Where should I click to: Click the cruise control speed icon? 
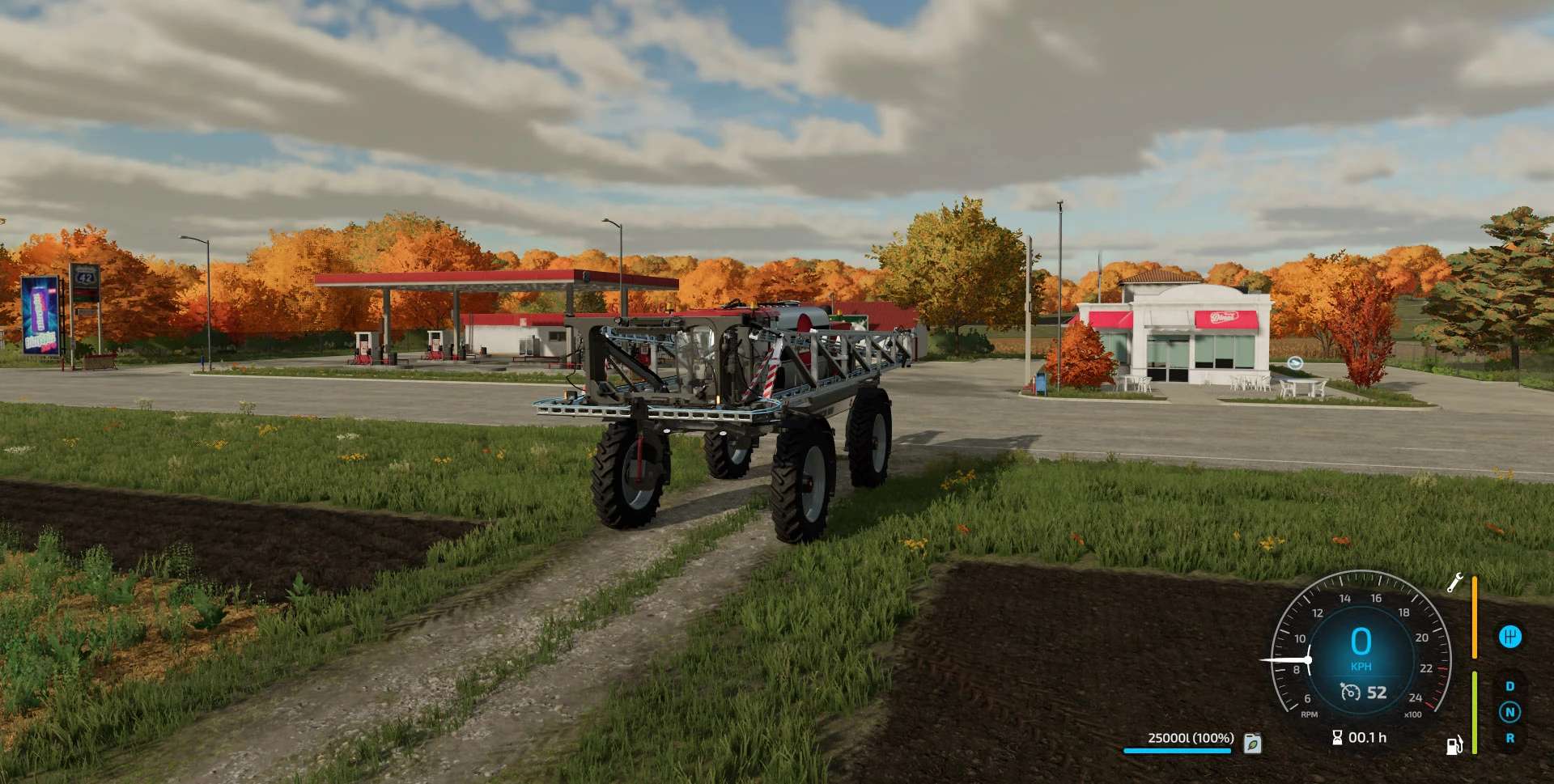pyautogui.click(x=1350, y=693)
